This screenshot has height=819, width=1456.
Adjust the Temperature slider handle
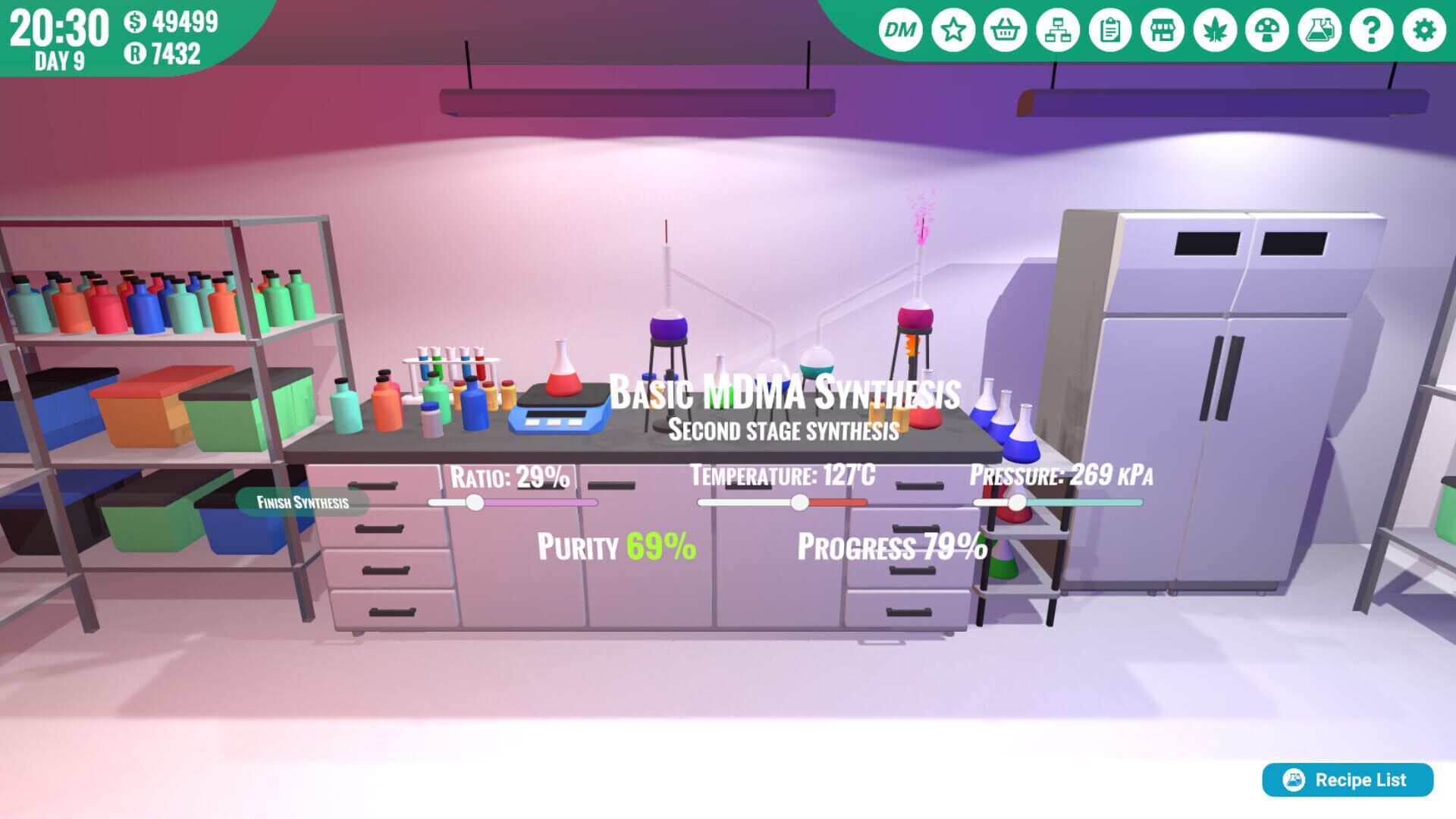(x=801, y=501)
